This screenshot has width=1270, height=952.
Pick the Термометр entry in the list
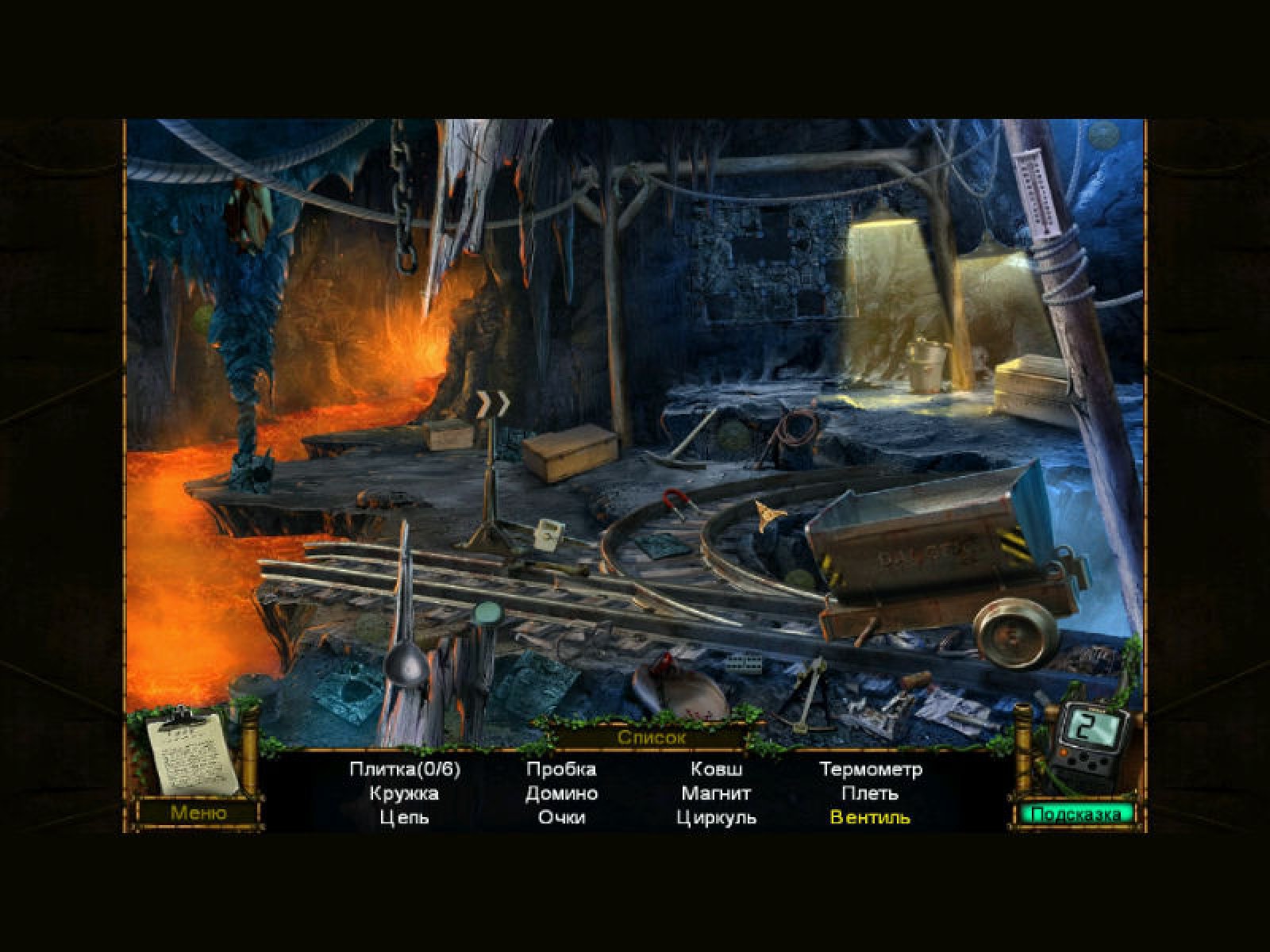tap(871, 769)
